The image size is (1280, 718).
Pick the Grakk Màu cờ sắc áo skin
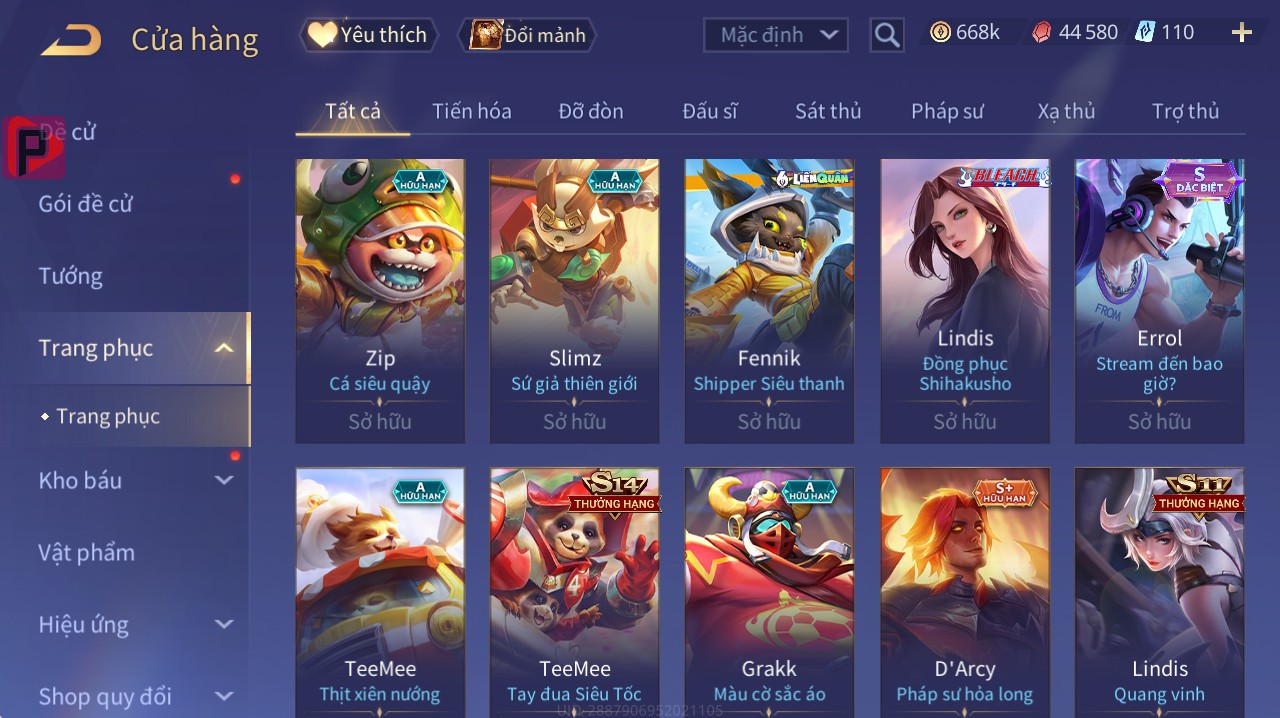coord(769,590)
